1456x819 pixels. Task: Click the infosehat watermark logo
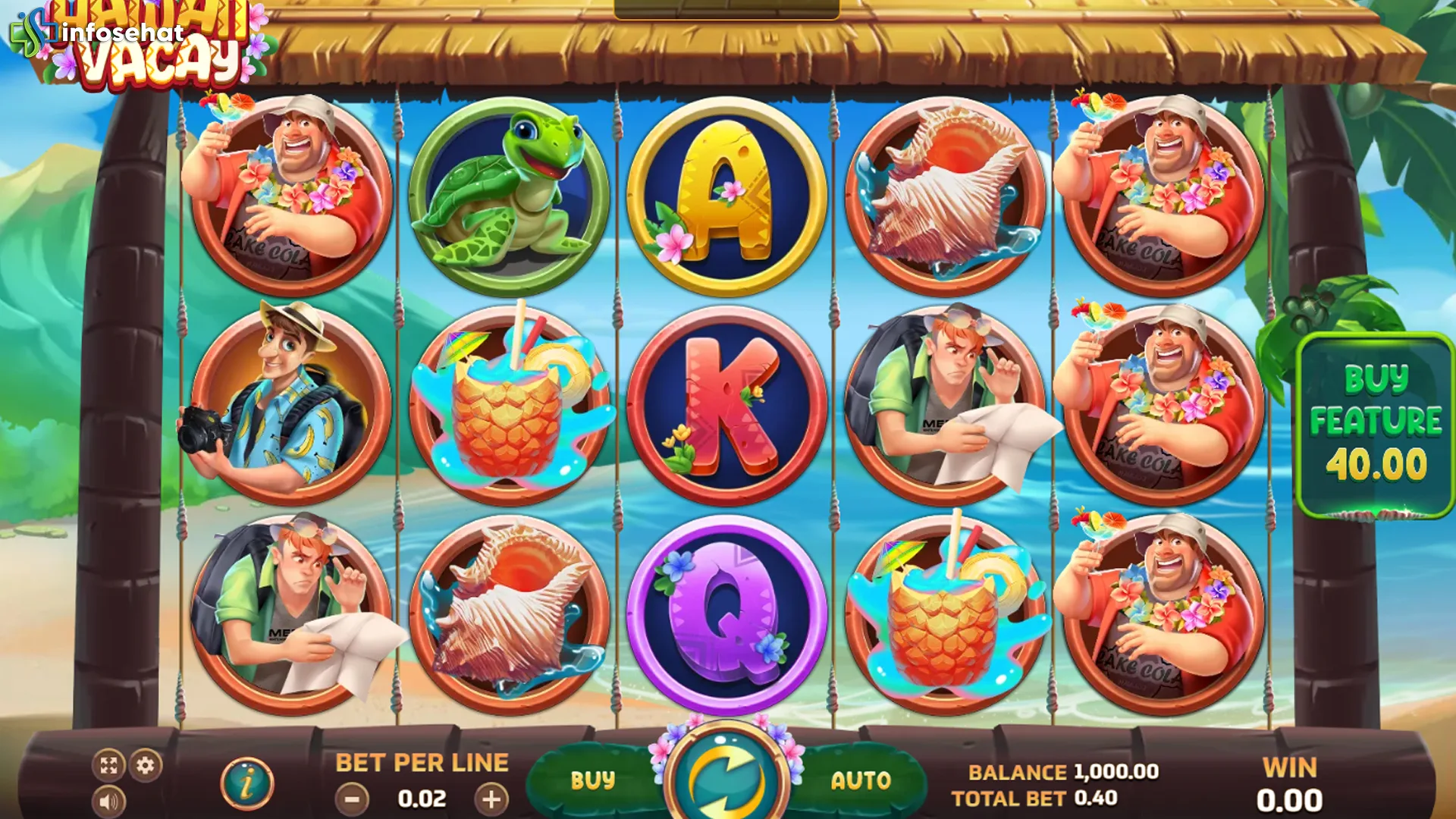click(x=99, y=33)
